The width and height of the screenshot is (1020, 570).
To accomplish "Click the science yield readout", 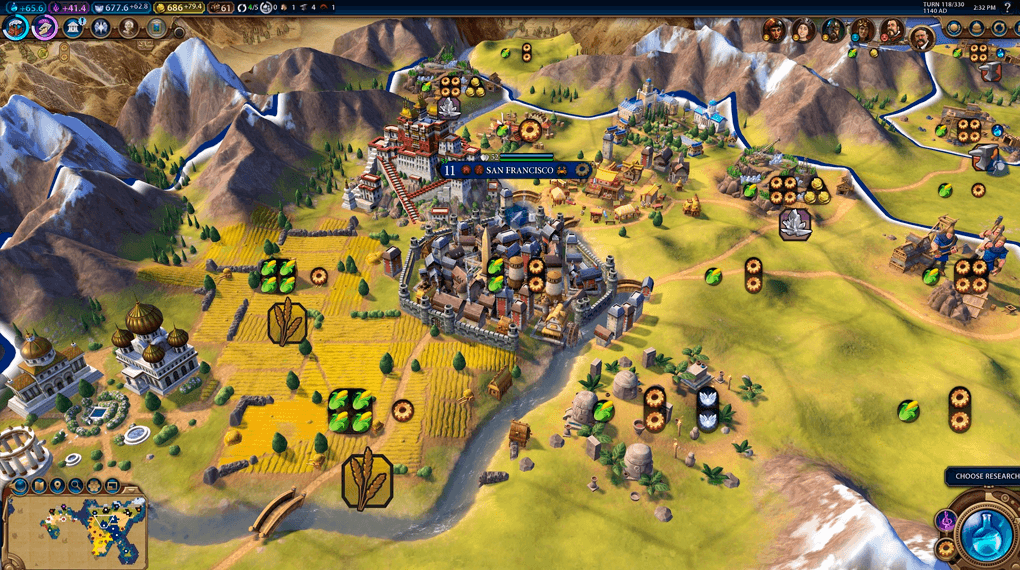I will pyautogui.click(x=27, y=7).
